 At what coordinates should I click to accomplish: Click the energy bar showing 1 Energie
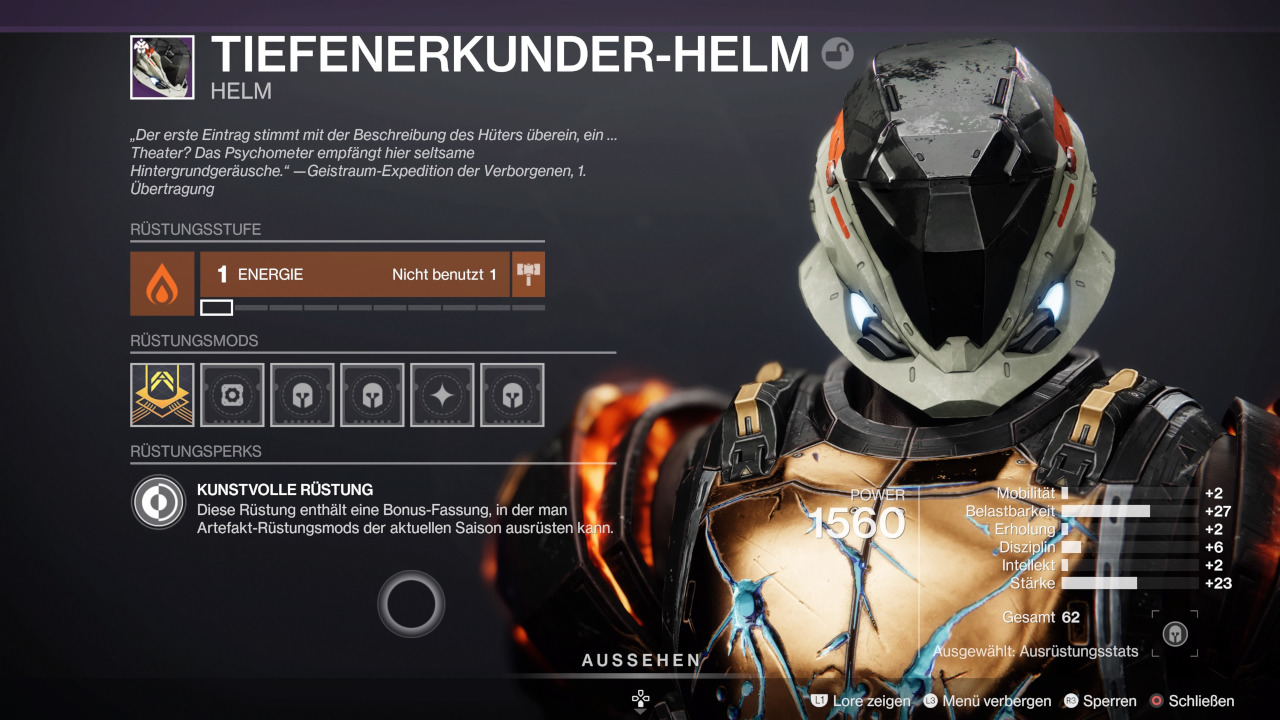[355, 274]
